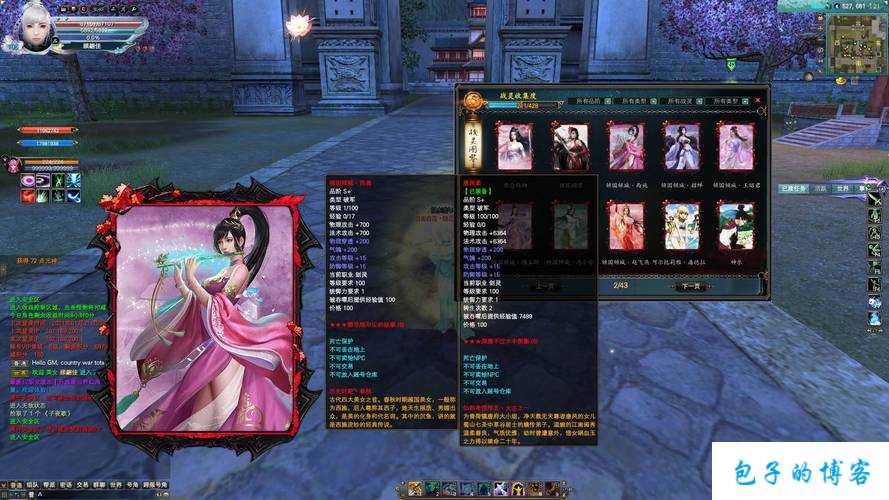The height and width of the screenshot is (500, 889).
Task: Open the 所有战灵 spirit filter dropdown
Action: point(684,101)
